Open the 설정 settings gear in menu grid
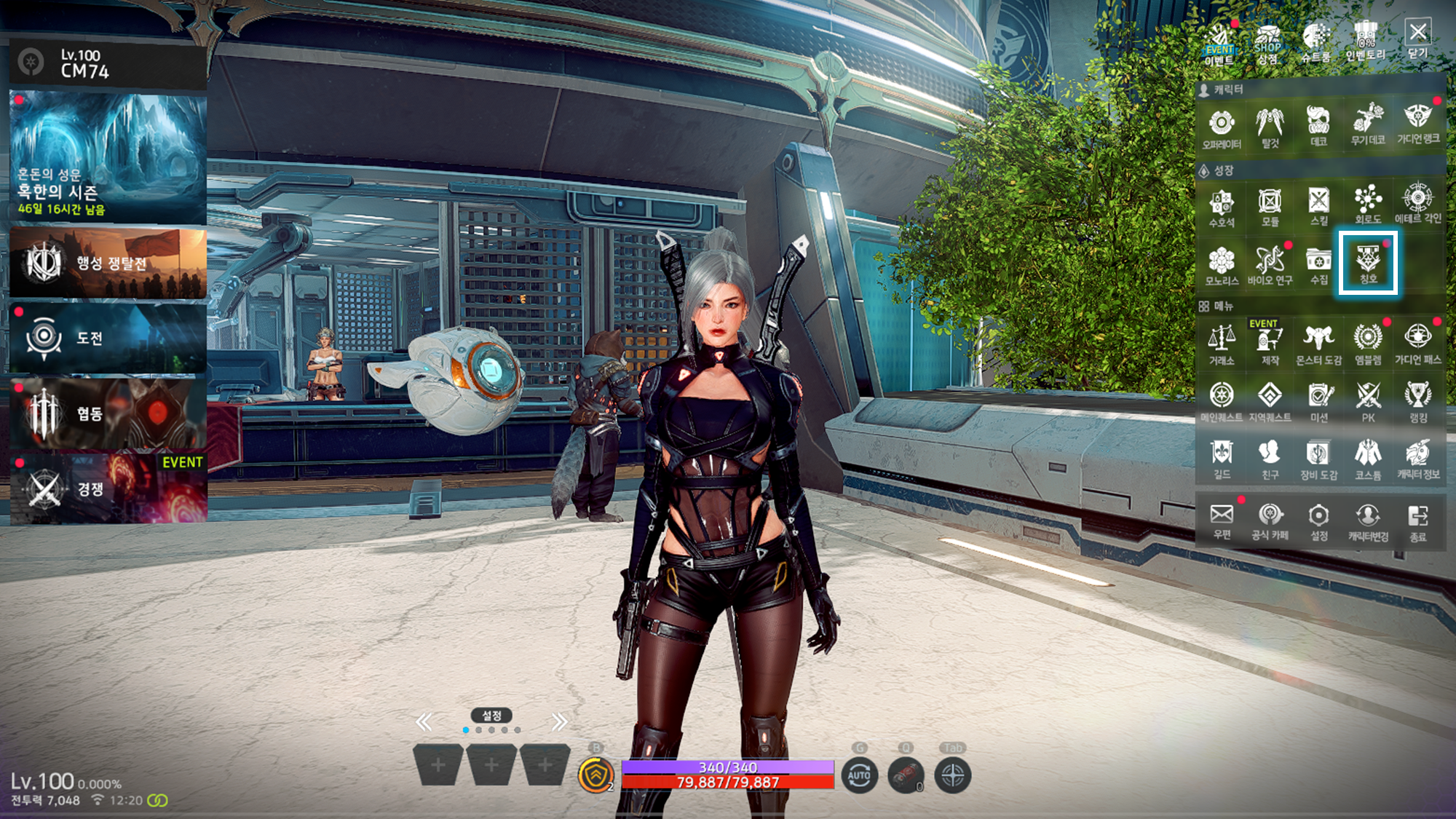Image resolution: width=1456 pixels, height=819 pixels. click(x=1318, y=521)
